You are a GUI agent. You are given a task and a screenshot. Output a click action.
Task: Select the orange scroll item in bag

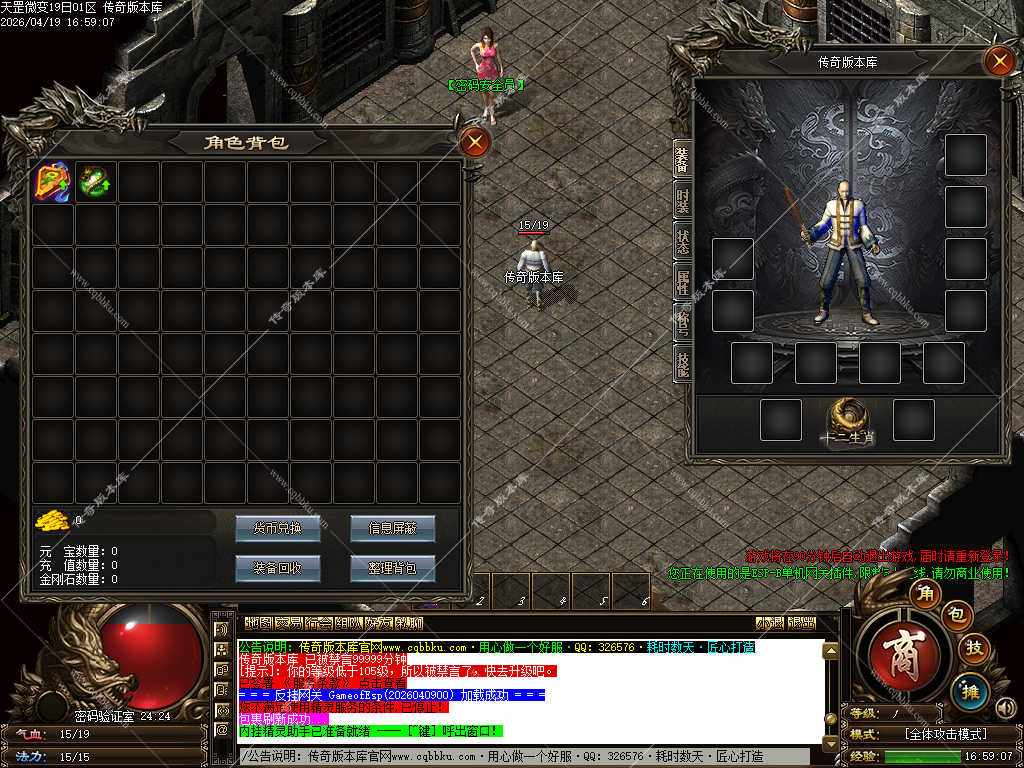(52, 182)
